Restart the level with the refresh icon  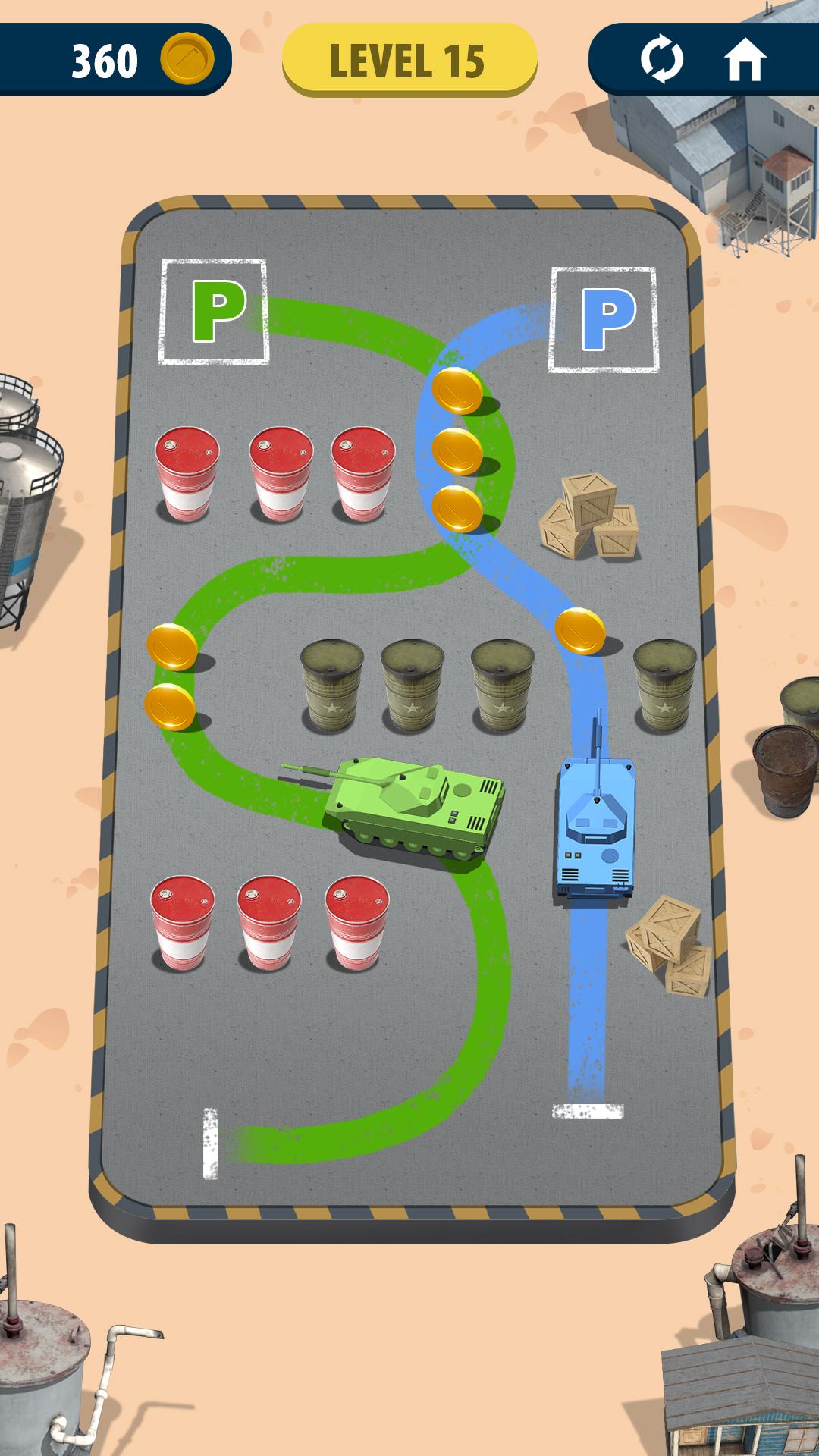click(x=661, y=60)
